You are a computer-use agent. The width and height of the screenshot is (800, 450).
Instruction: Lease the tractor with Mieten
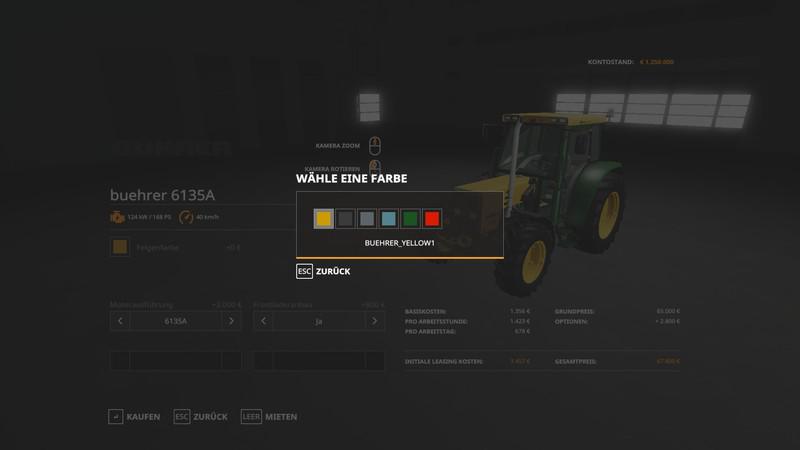tap(269, 416)
